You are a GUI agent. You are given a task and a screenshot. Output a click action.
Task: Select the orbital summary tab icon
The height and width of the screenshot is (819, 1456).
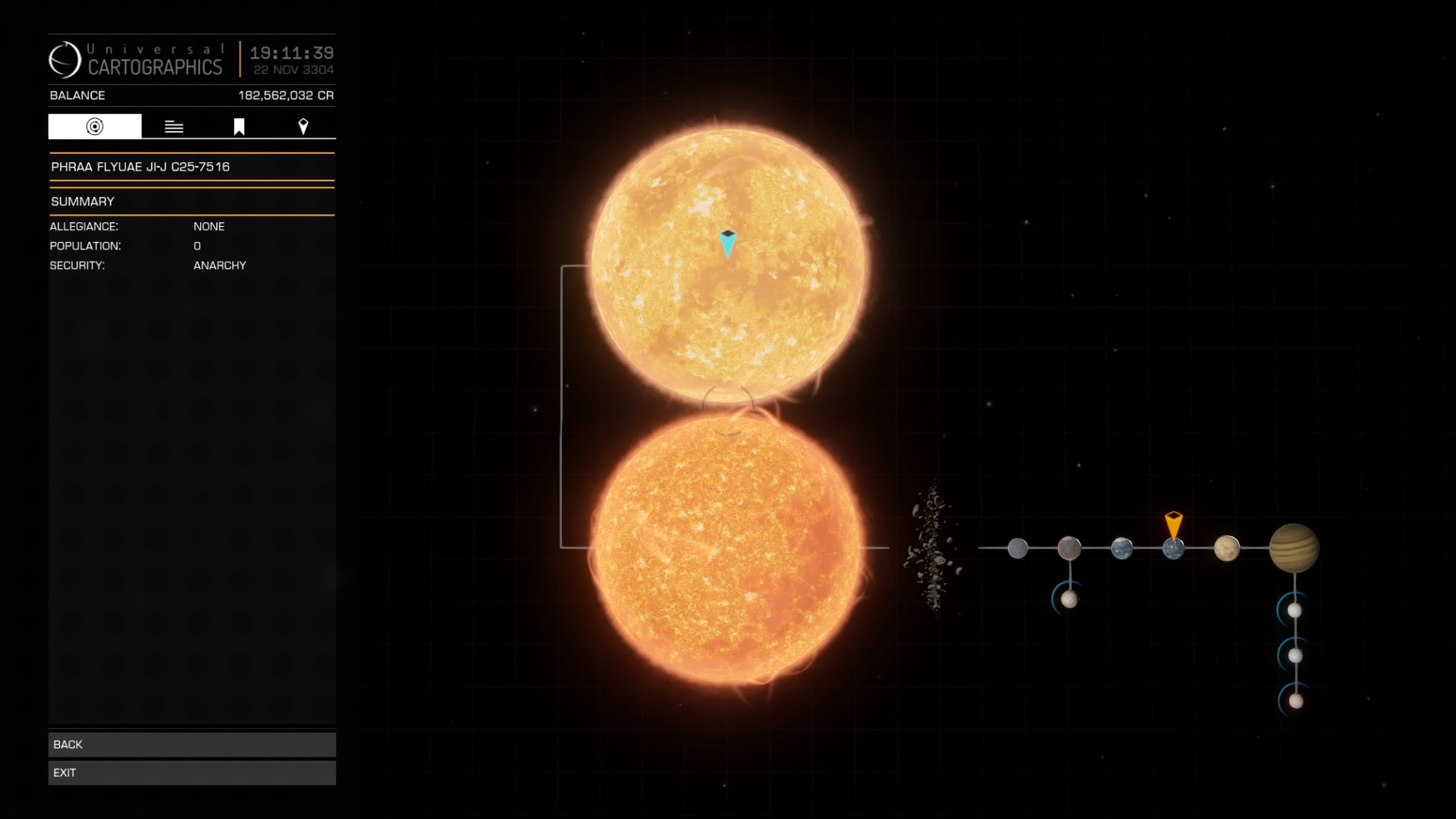point(94,126)
